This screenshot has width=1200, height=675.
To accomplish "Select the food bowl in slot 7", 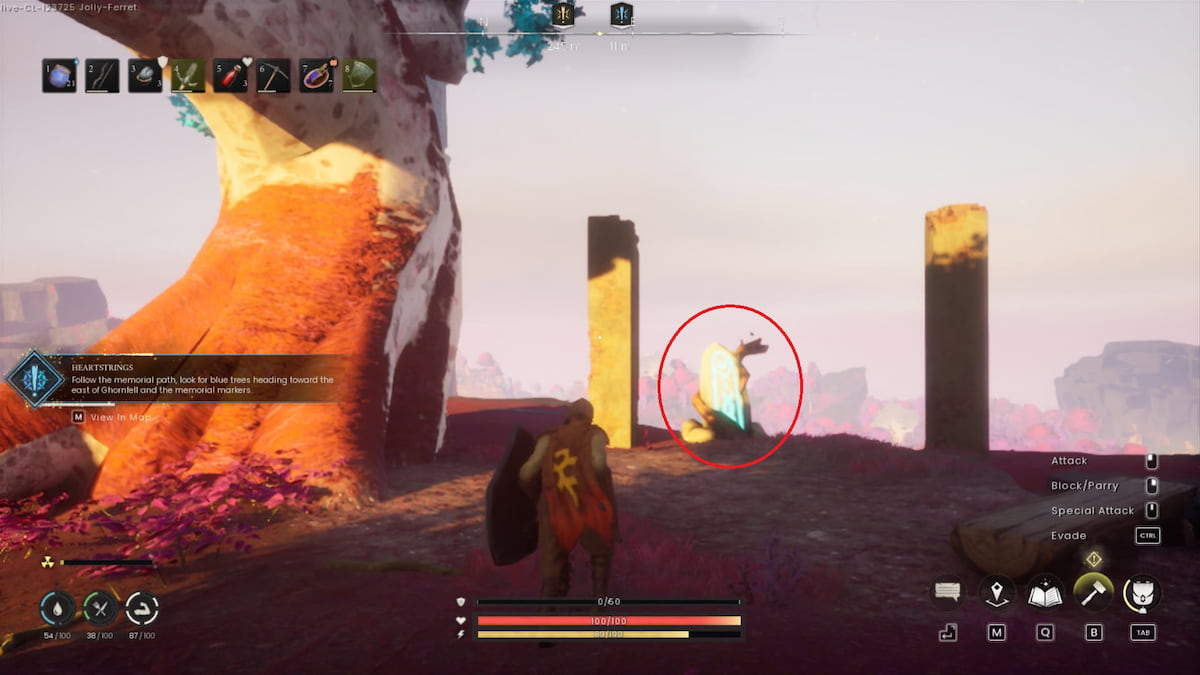I will tap(317, 76).
